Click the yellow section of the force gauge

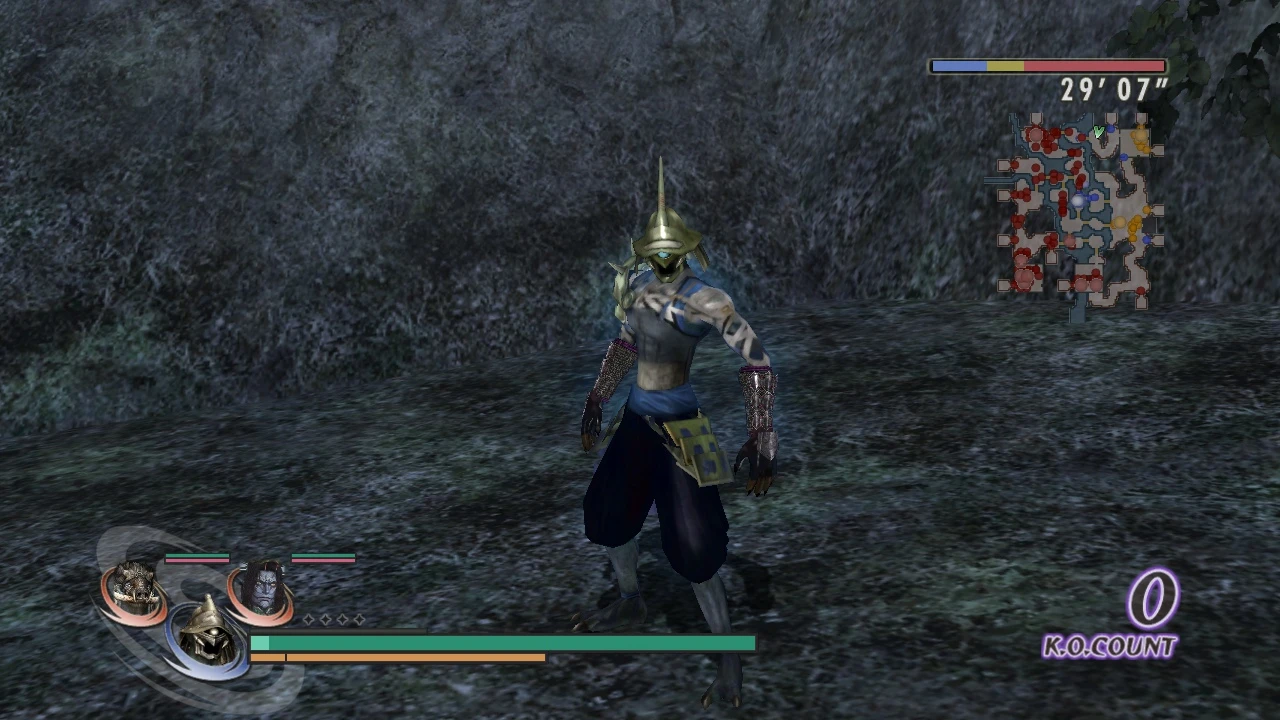[x=1005, y=66]
